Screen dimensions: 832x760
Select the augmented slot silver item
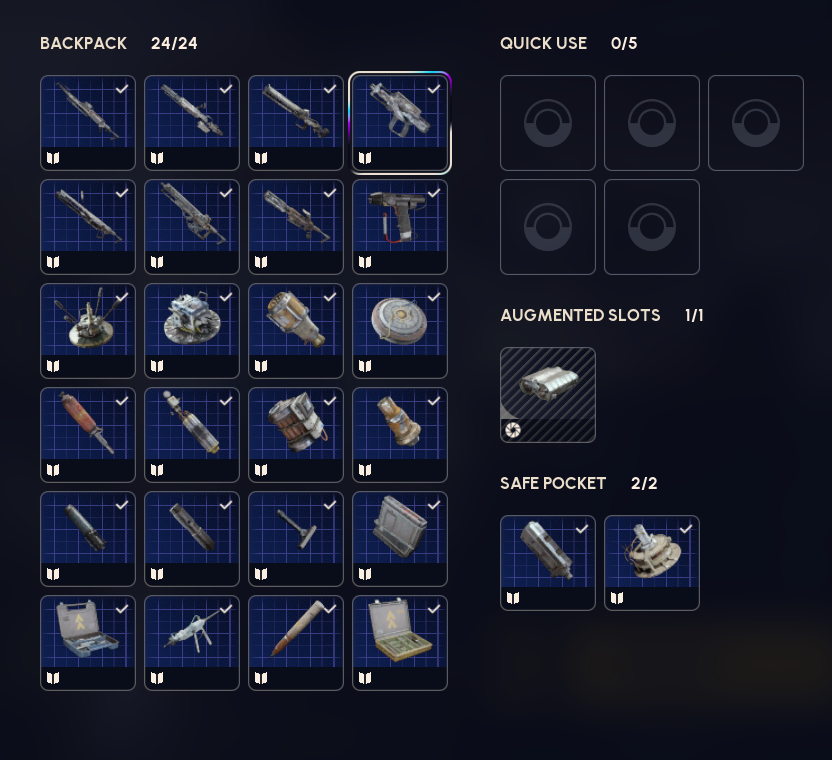548,394
